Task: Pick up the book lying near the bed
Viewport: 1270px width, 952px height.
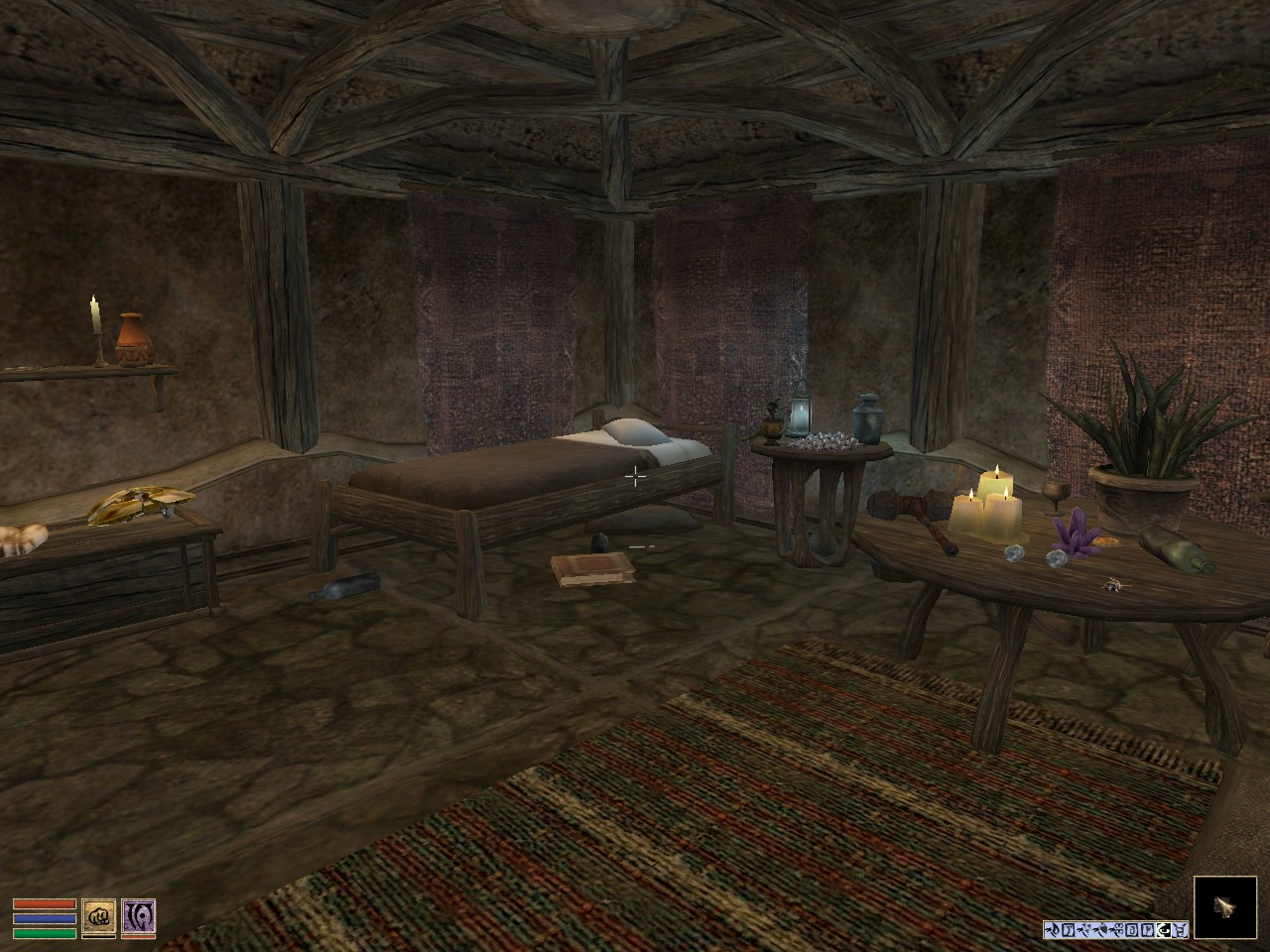Action: pyautogui.click(x=592, y=572)
